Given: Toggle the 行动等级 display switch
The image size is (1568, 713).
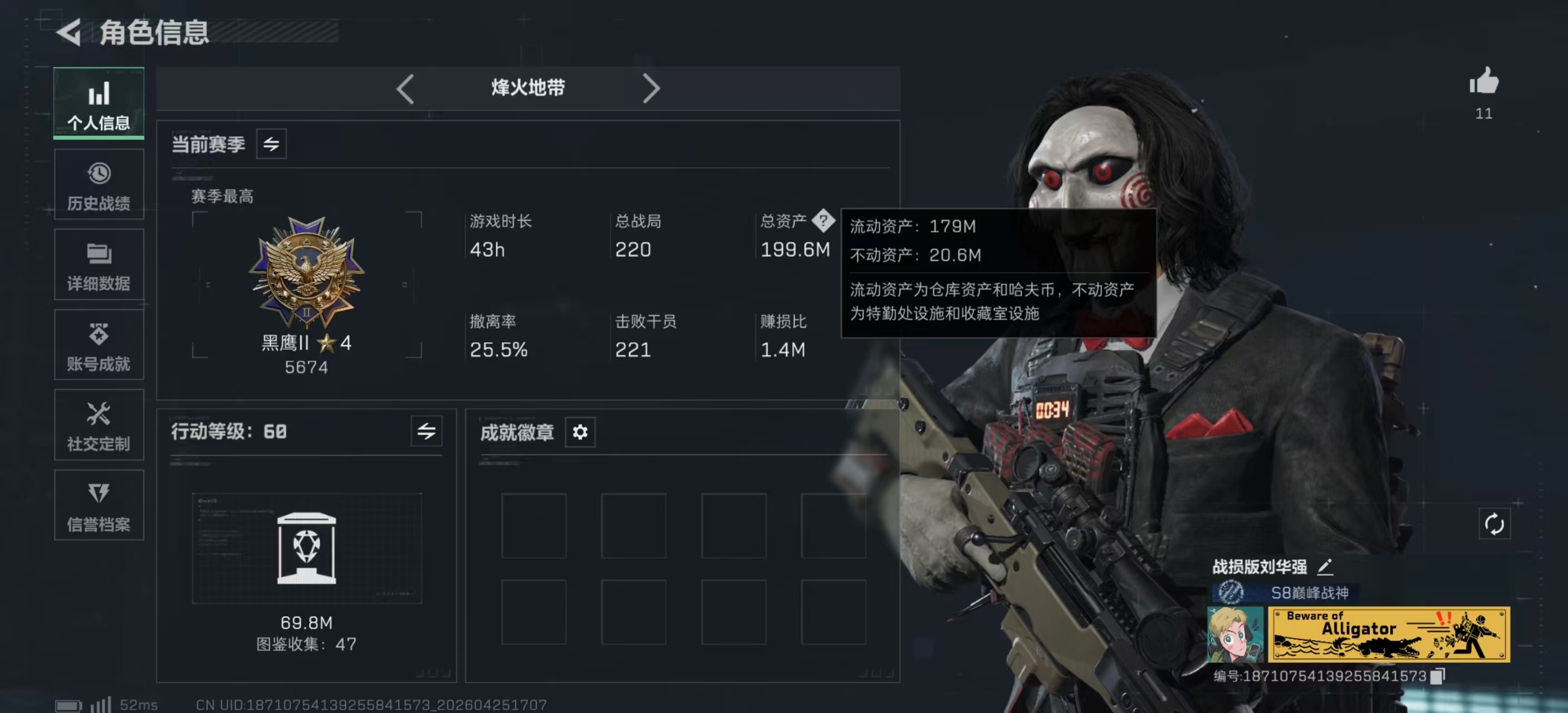Looking at the screenshot, I should (426, 432).
